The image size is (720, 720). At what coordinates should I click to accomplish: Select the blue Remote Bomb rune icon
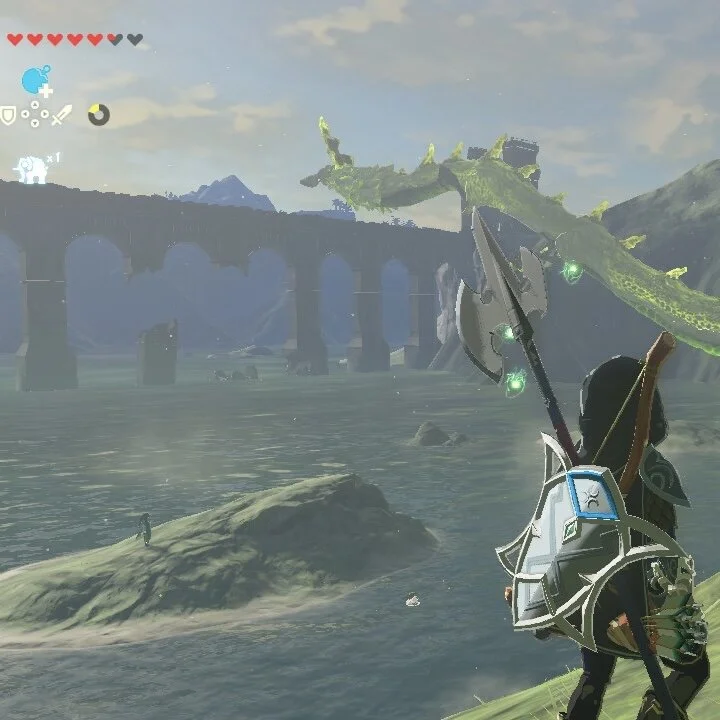click(x=36, y=80)
